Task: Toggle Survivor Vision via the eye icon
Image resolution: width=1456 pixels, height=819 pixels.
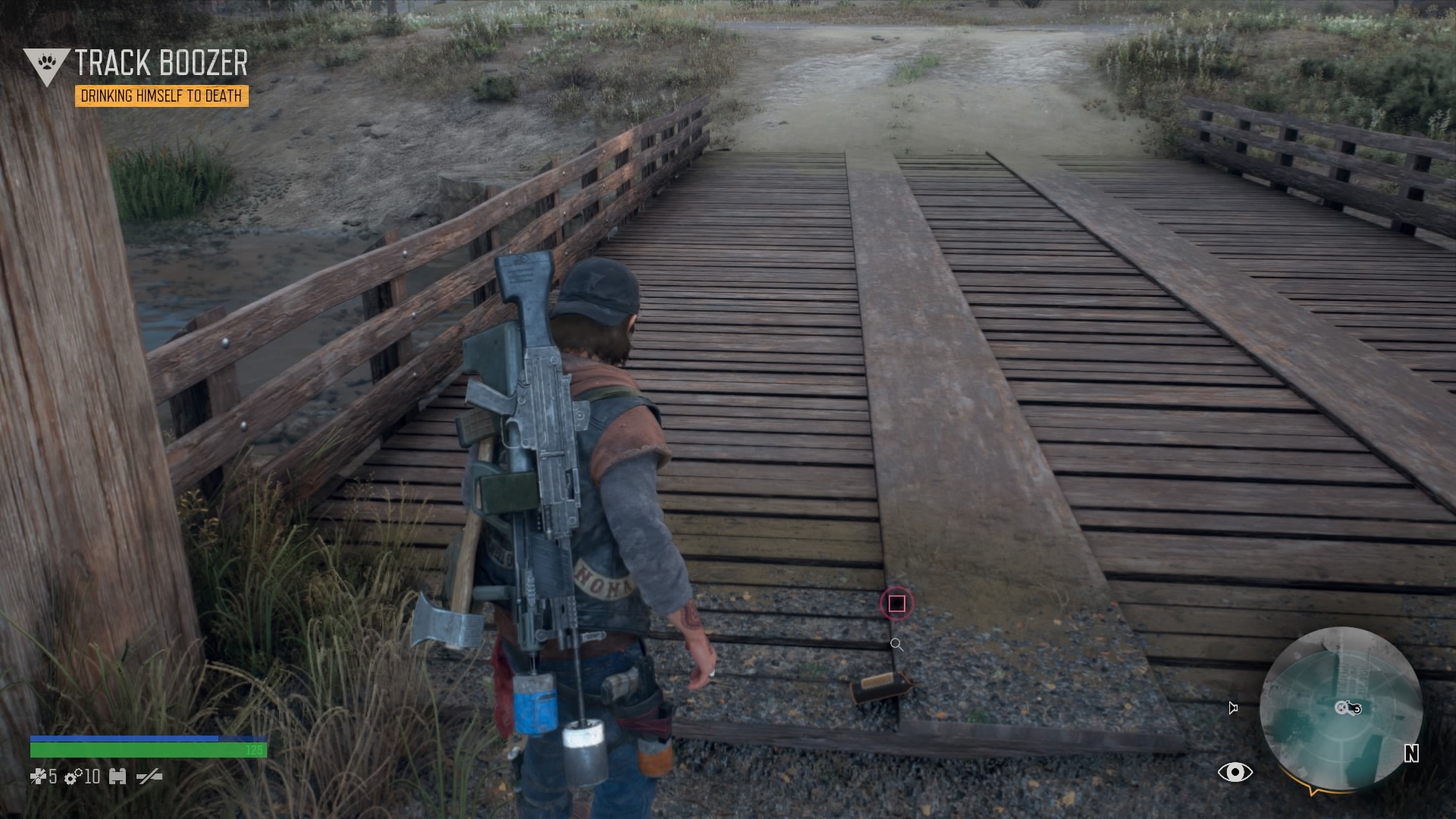Action: click(1236, 772)
